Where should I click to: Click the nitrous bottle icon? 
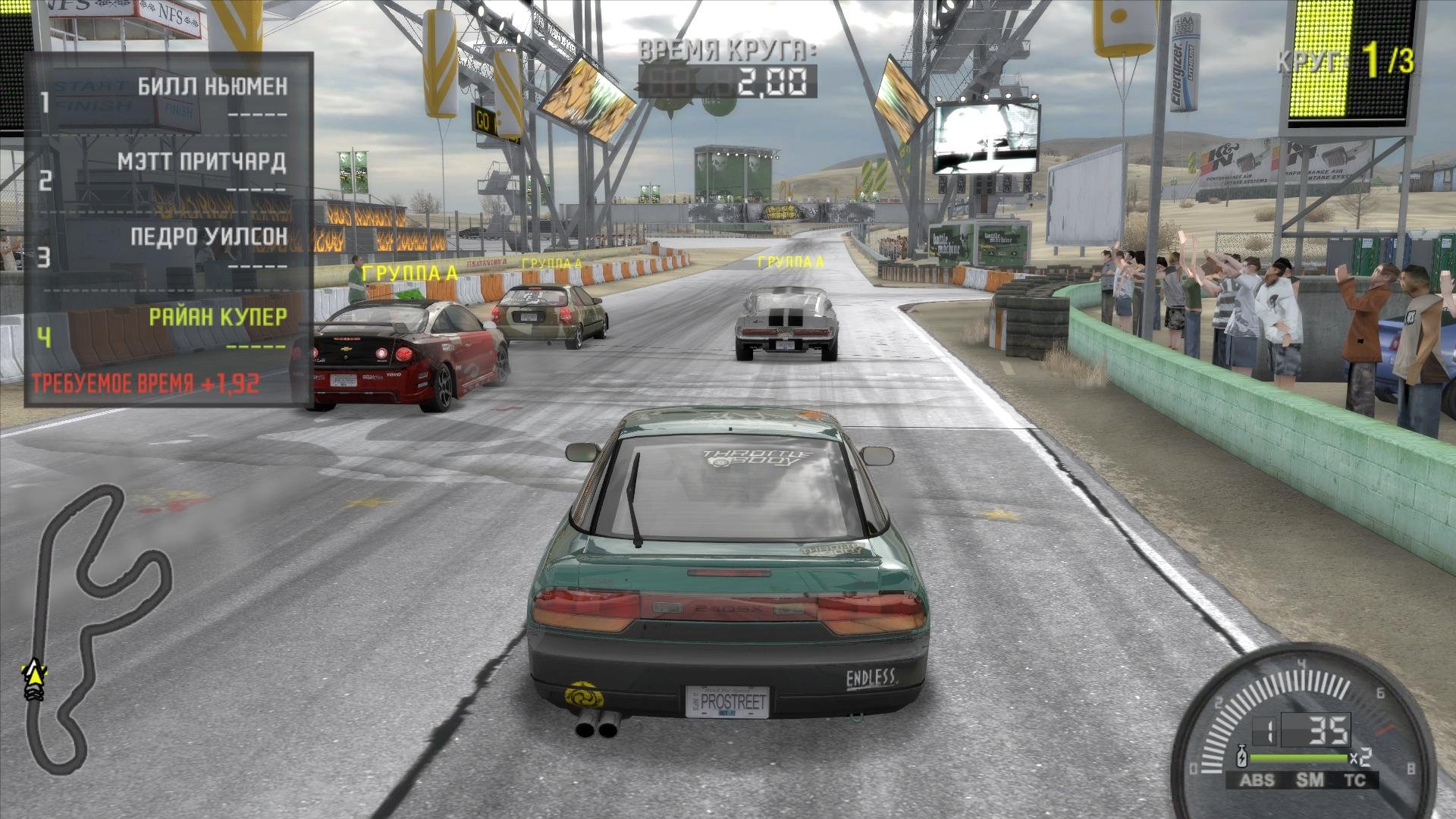coord(1242,756)
